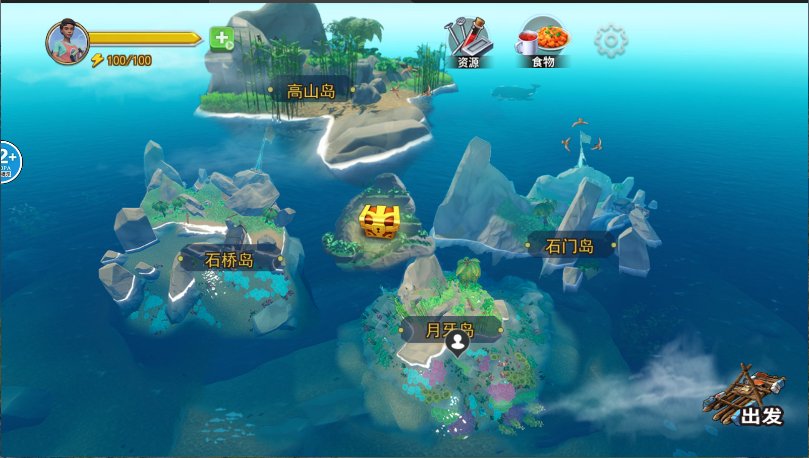Open the 食物 food menu

[x=544, y=42]
